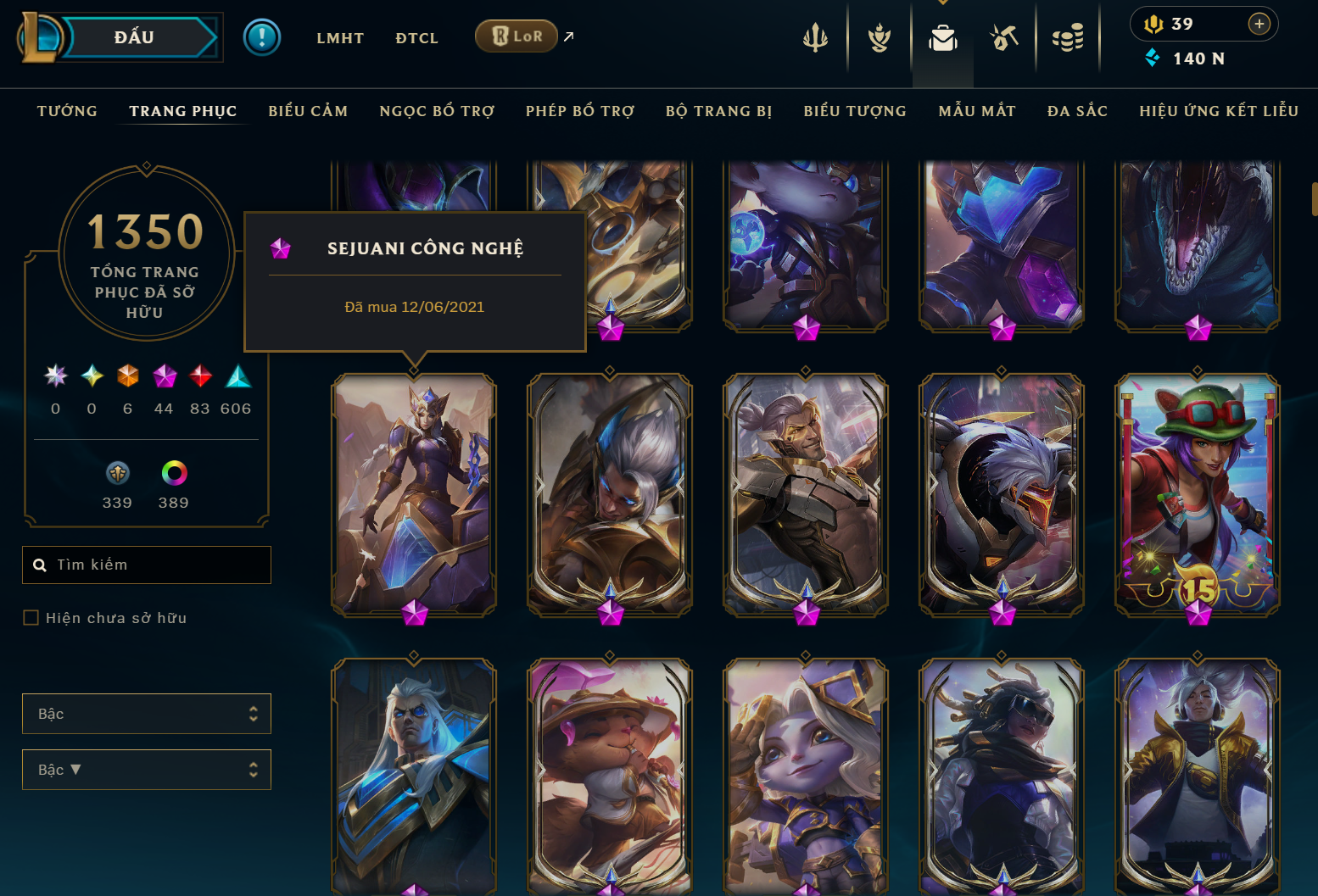This screenshot has width=1318, height=896.
Task: Toggle the epic gem icon showing 44
Action: click(x=164, y=376)
